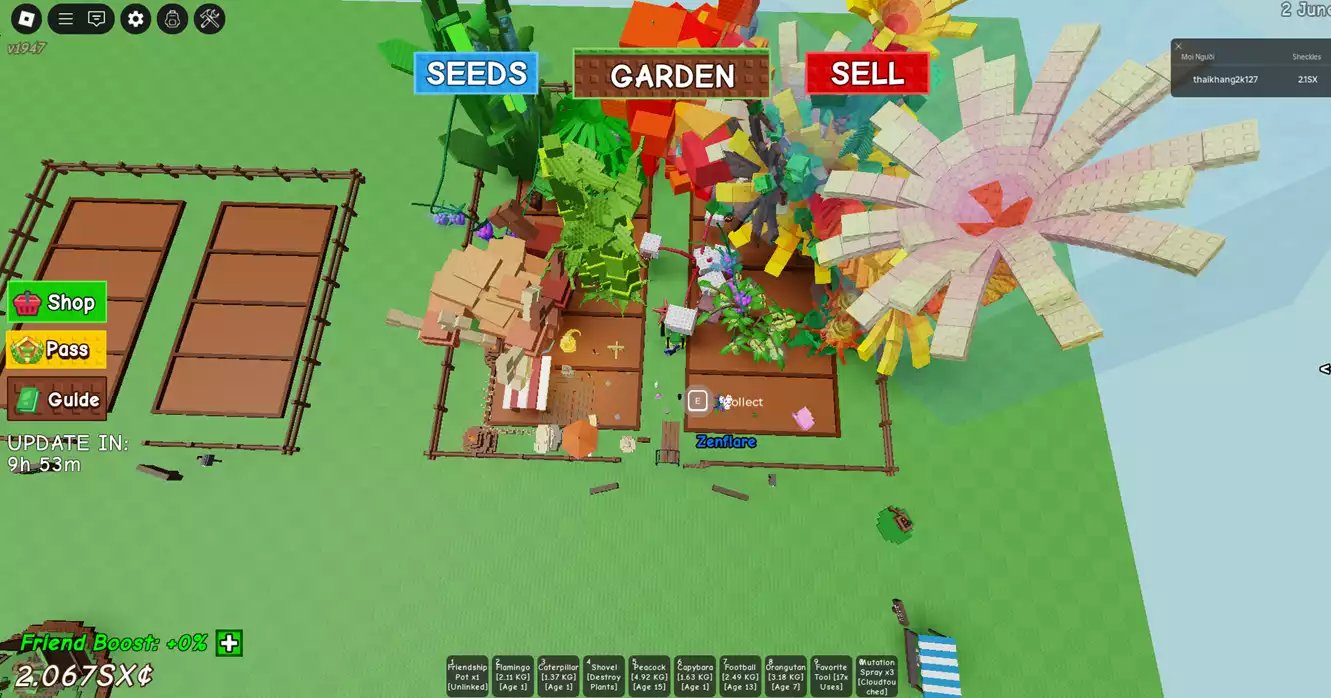Pick the Capybara hotbar slot
This screenshot has width=1331, height=698.
point(694,676)
